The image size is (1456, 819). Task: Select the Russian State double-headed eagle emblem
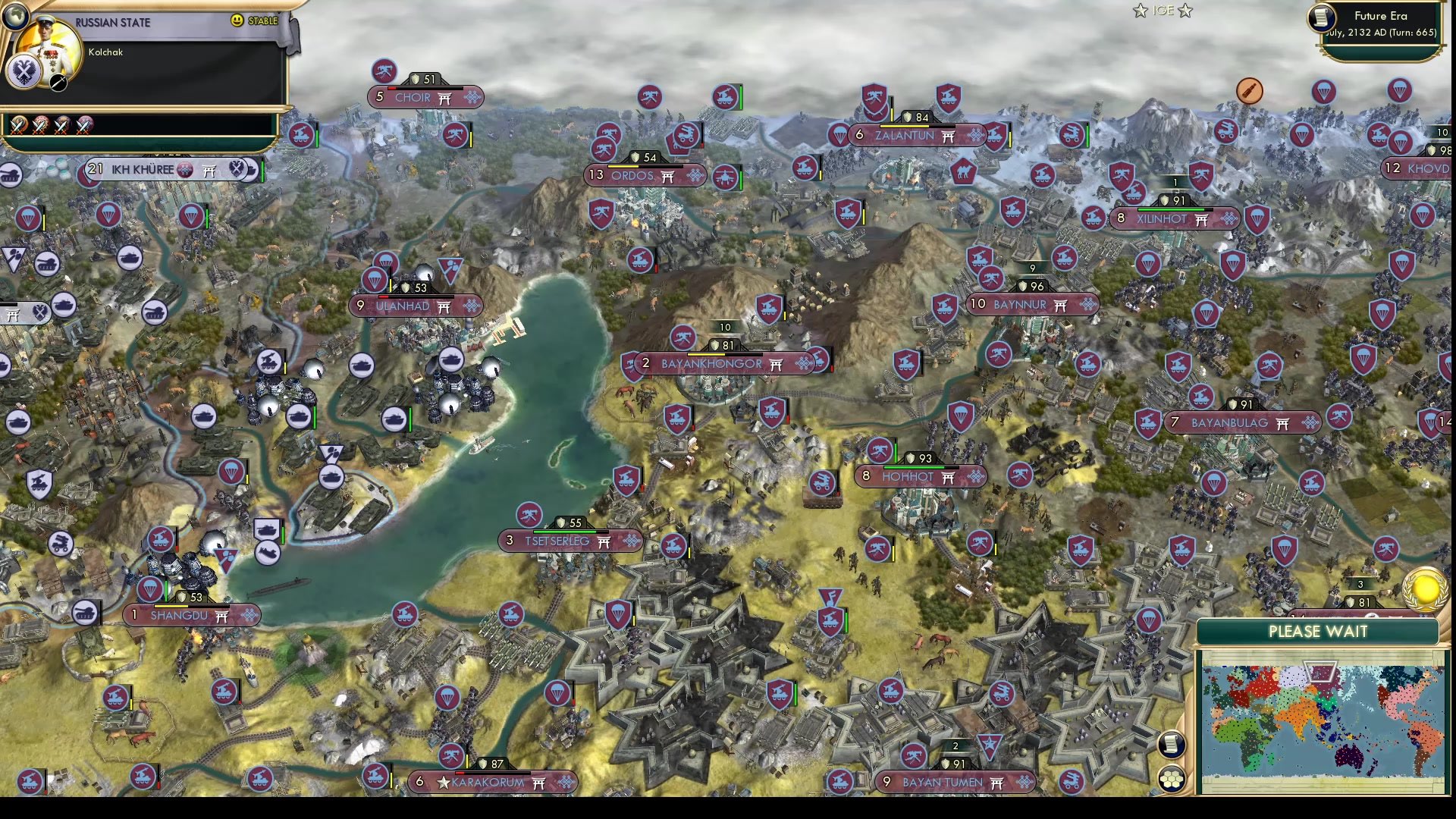[x=24, y=73]
